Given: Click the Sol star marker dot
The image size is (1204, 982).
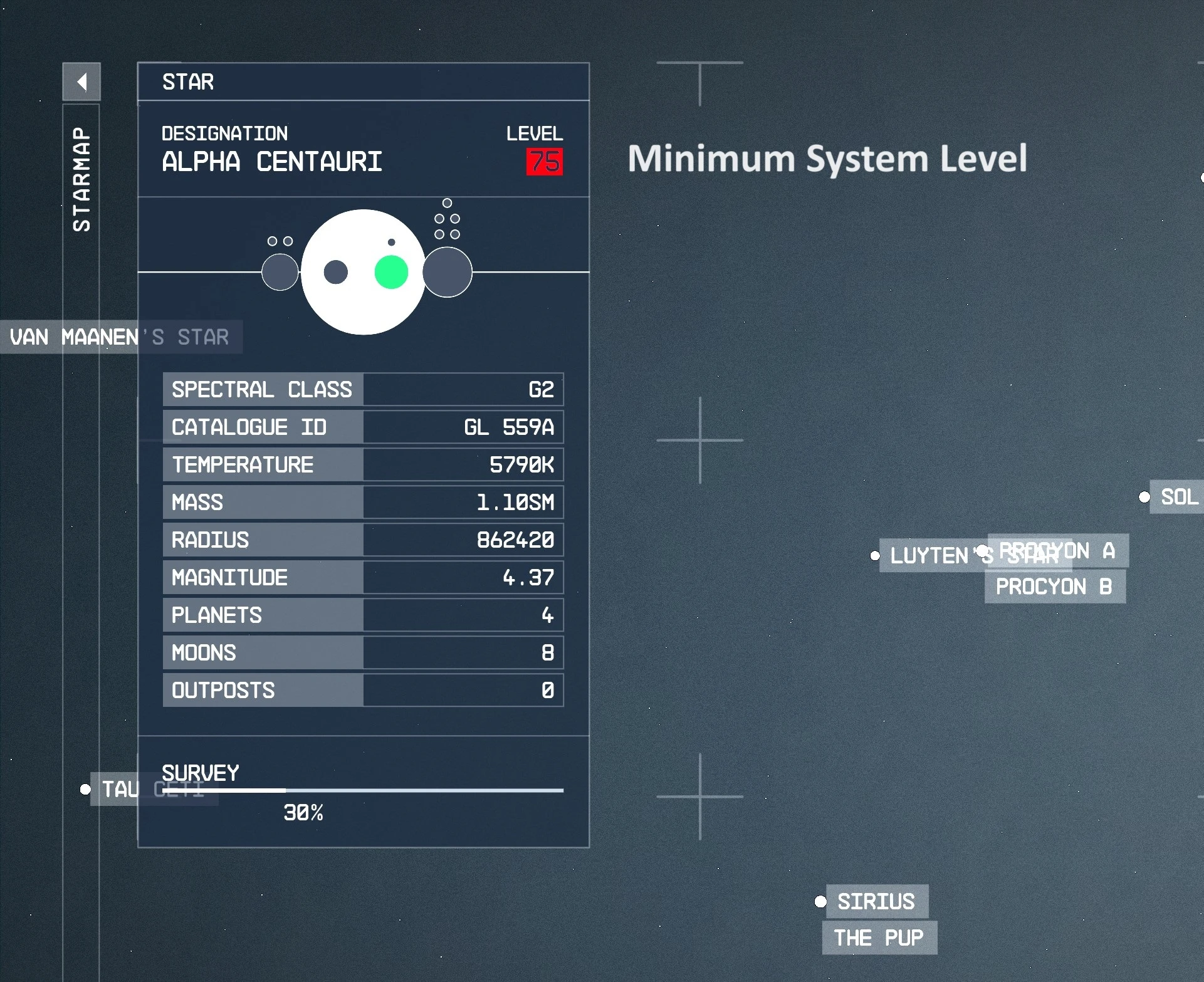Looking at the screenshot, I should pos(1146,497).
